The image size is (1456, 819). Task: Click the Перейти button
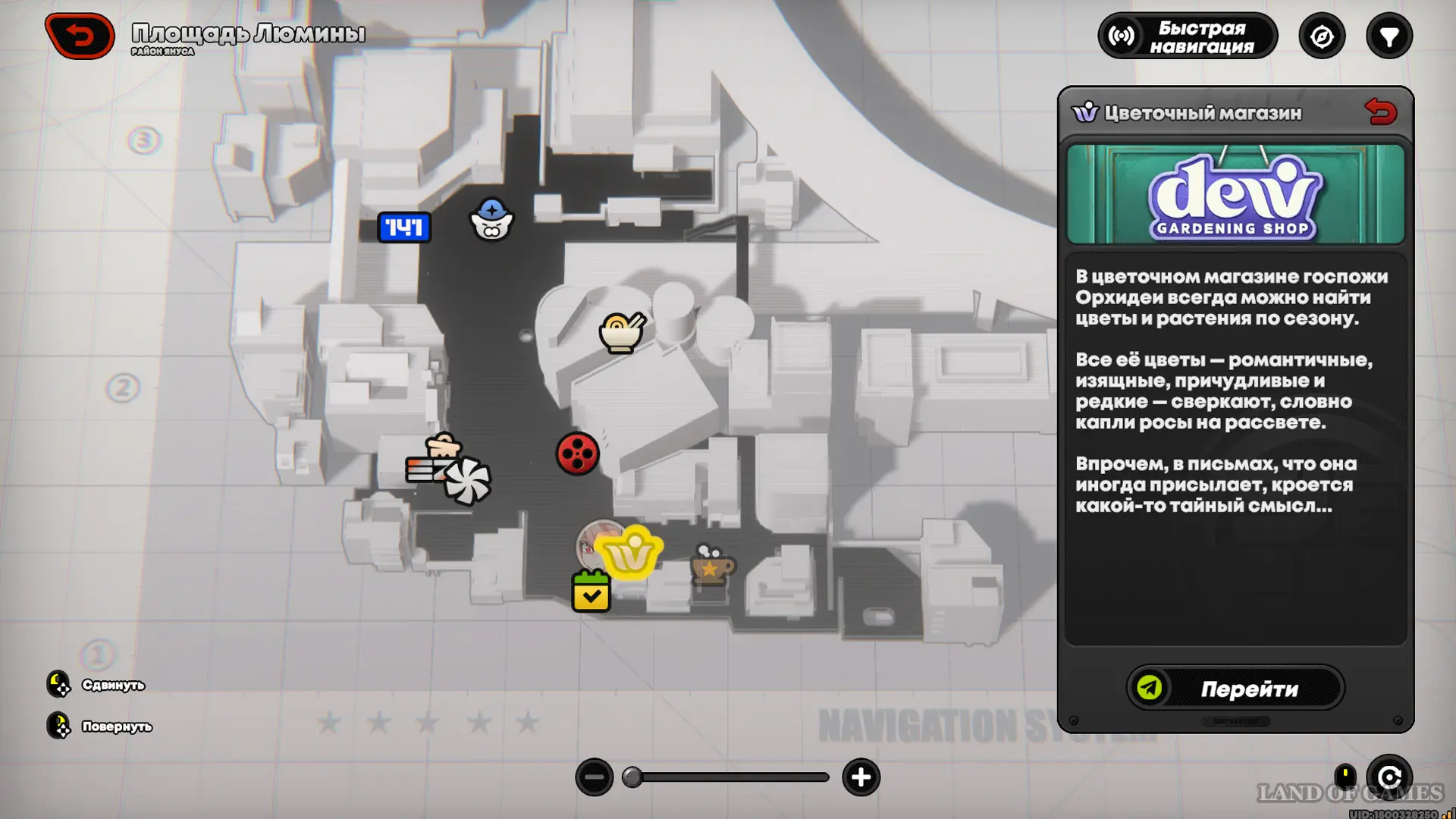click(1235, 689)
